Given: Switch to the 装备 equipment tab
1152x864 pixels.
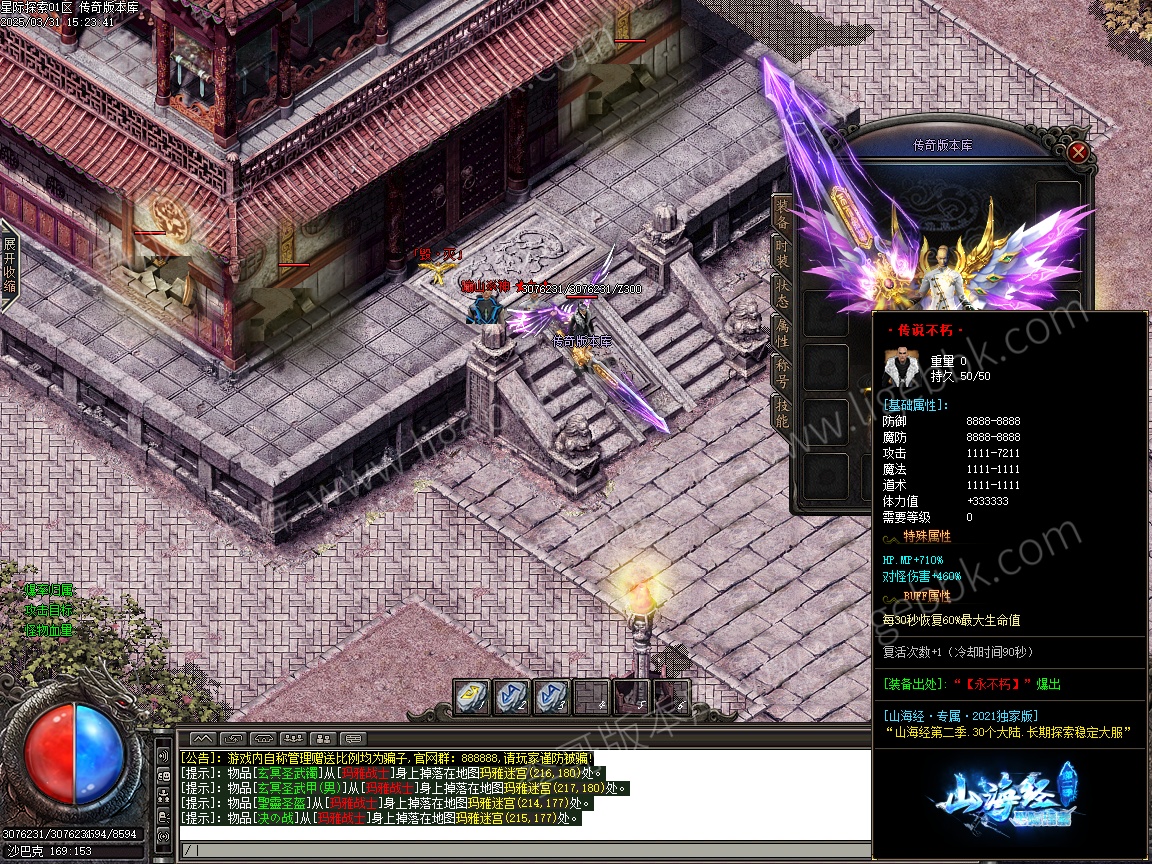Looking at the screenshot, I should (x=782, y=213).
